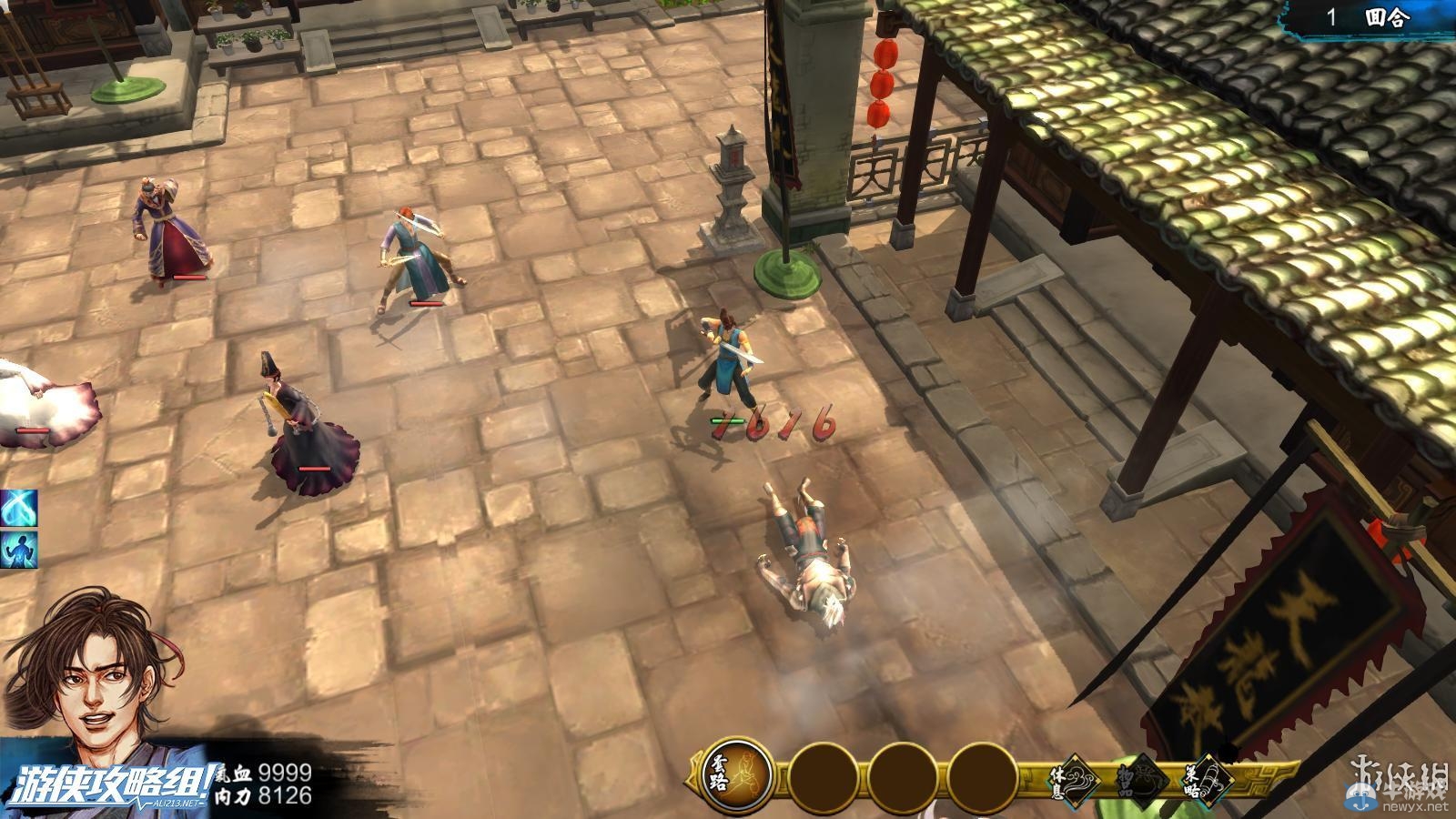Click the glowing flexing figure buff icon

18,549
